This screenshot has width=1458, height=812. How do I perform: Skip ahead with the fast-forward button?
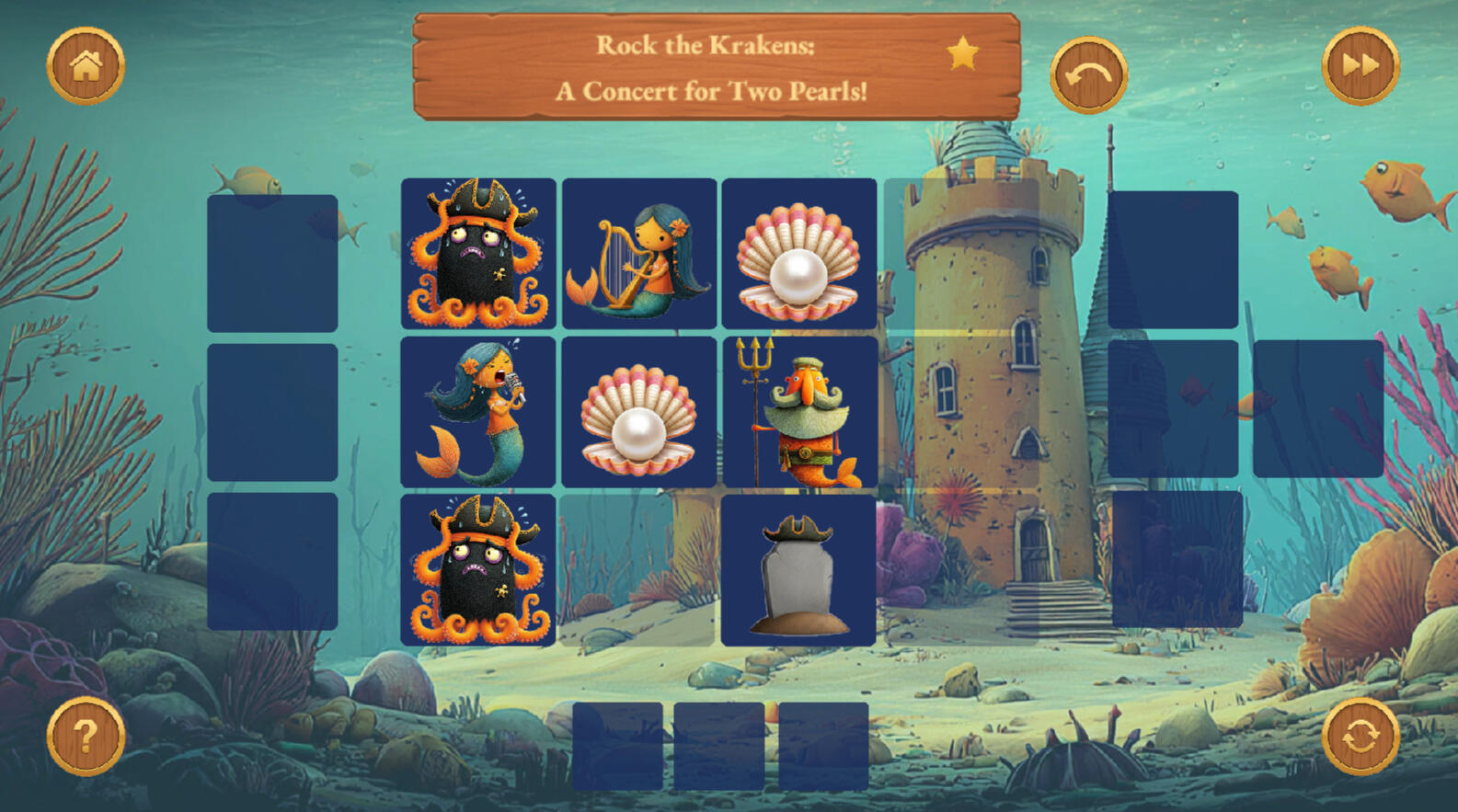1360,65
